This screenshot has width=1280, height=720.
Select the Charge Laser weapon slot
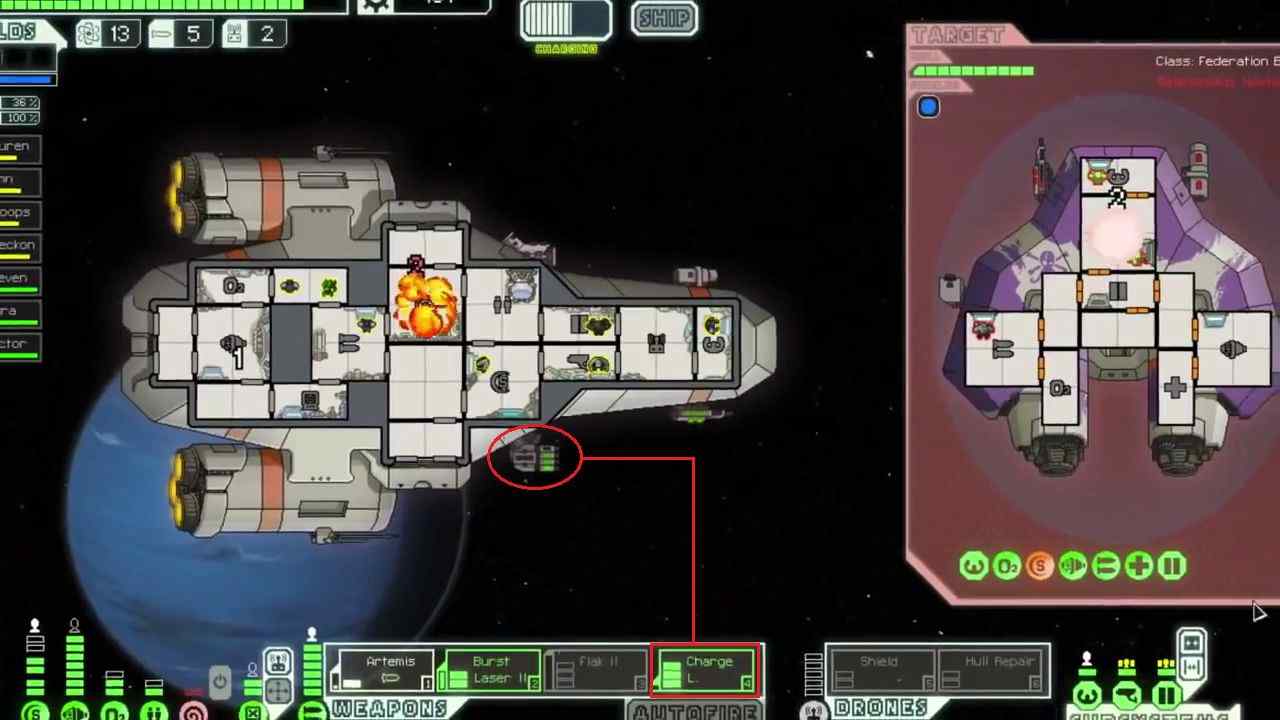706,671
